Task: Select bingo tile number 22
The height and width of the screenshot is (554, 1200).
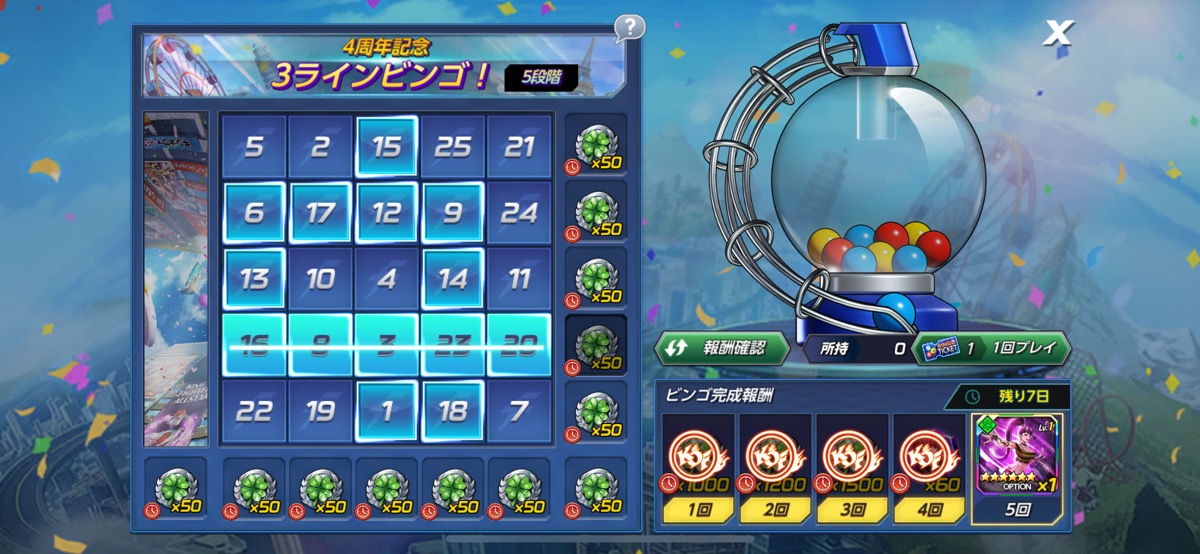Action: pos(254,410)
